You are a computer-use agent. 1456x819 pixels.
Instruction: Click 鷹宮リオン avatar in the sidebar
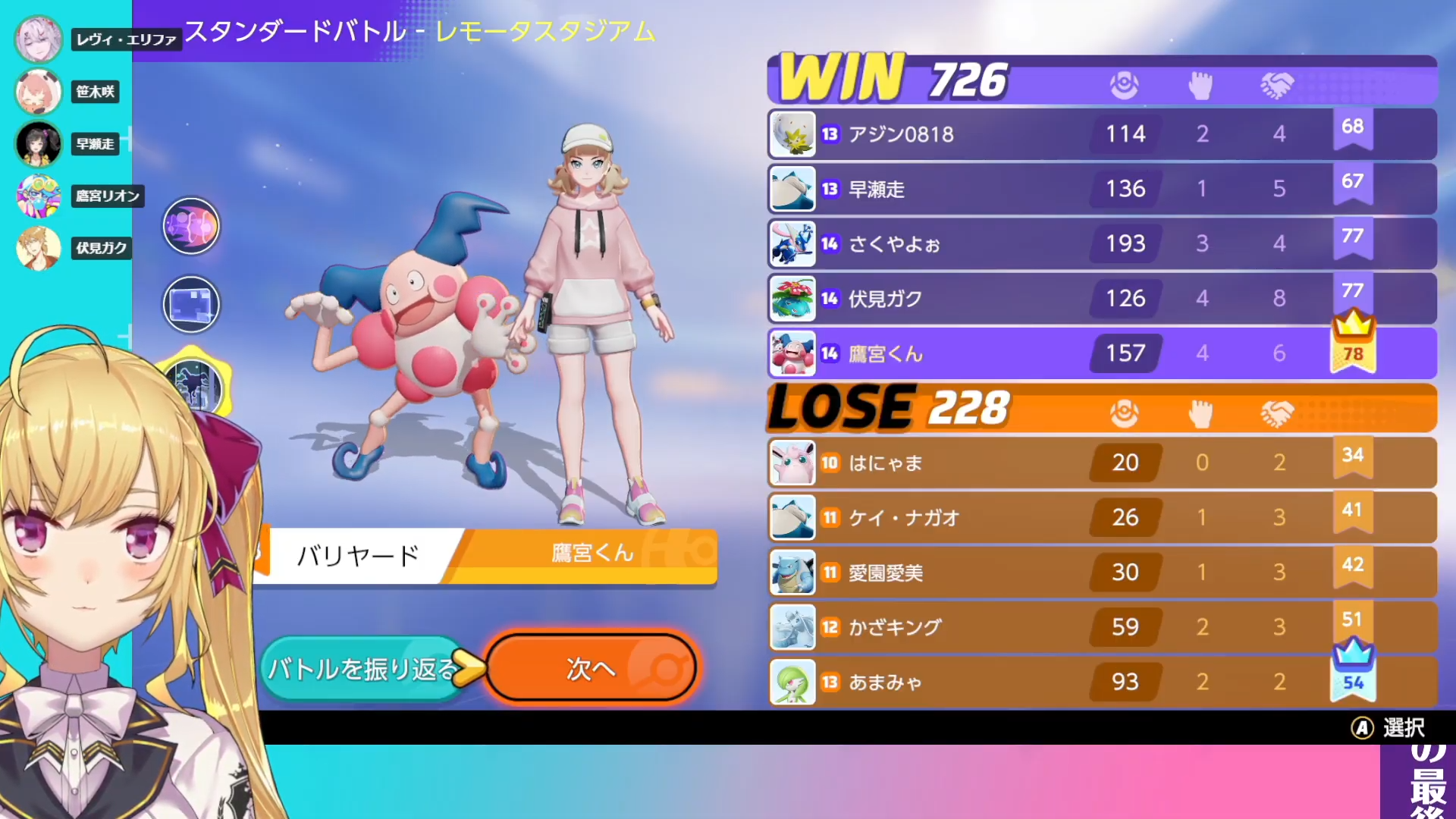38,196
